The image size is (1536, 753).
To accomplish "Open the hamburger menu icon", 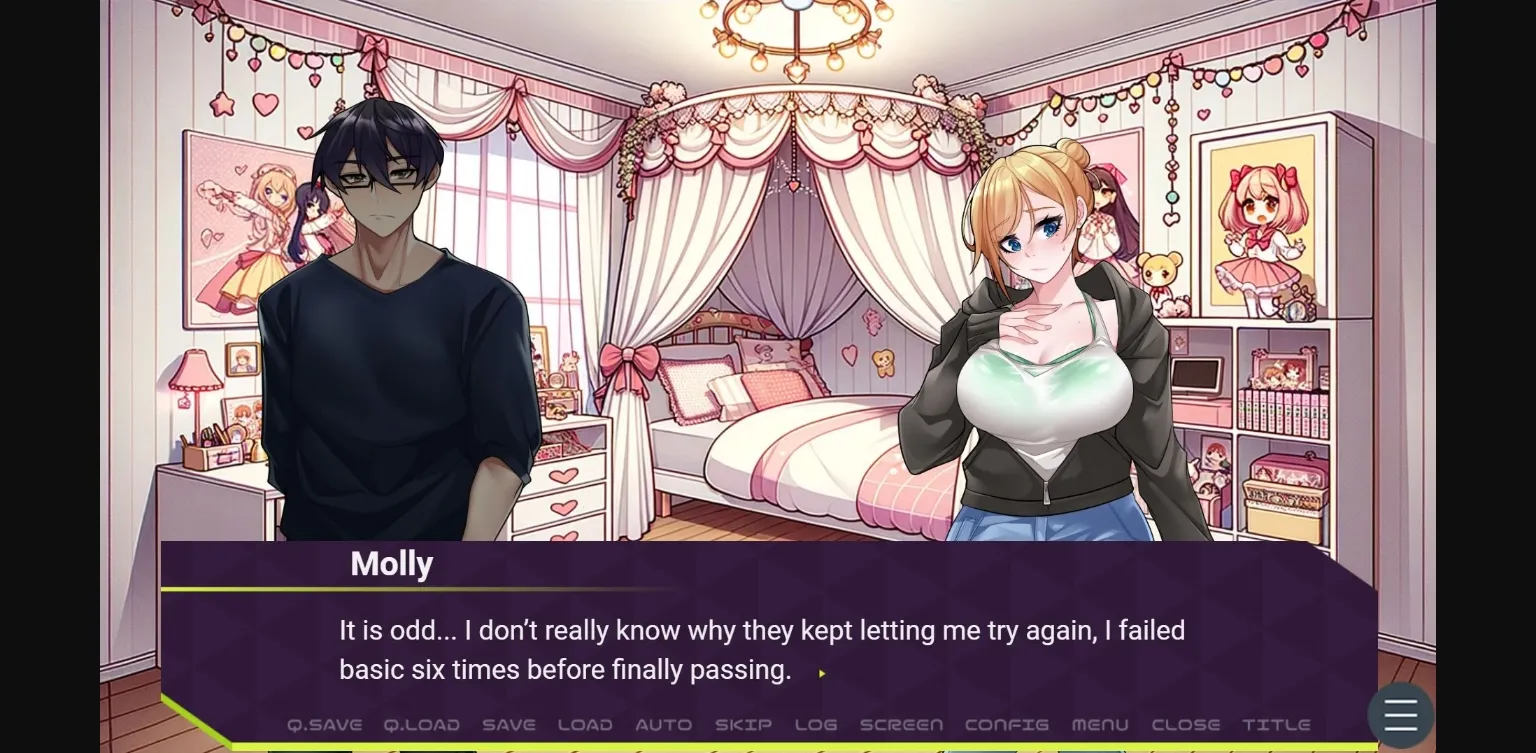I will 1400,715.
